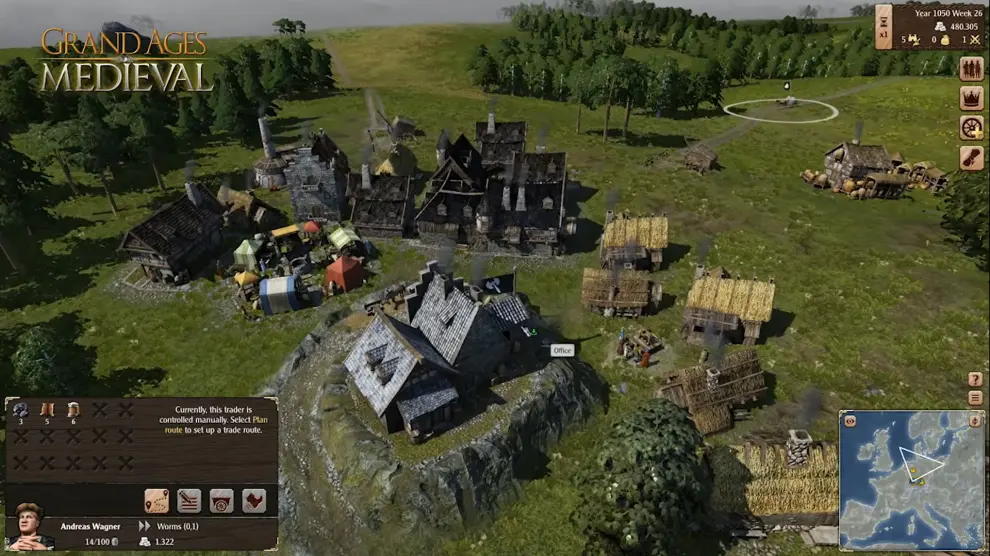Open the scroll messages button

(971, 158)
